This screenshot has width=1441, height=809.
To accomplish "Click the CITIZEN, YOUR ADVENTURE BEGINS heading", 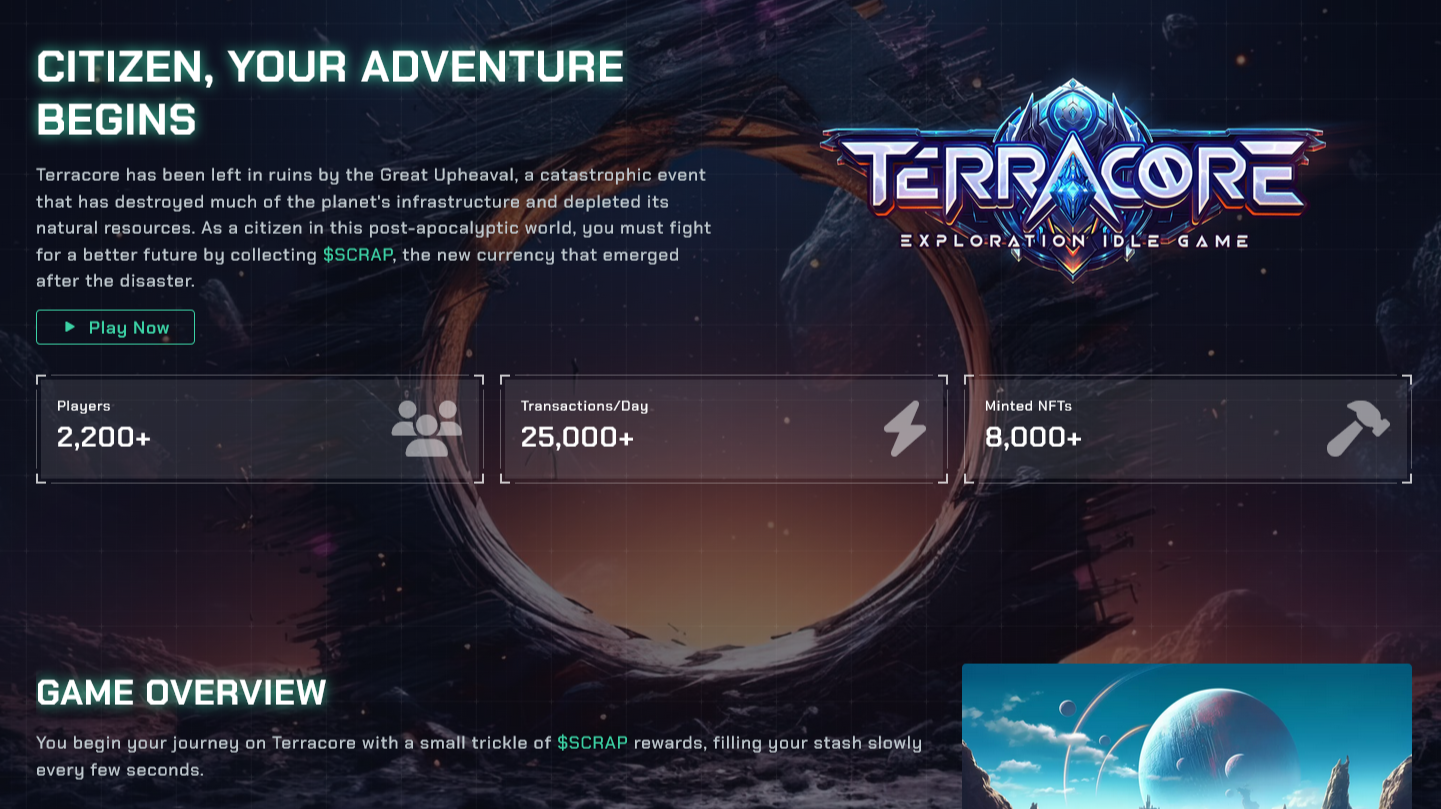I will [330, 92].
